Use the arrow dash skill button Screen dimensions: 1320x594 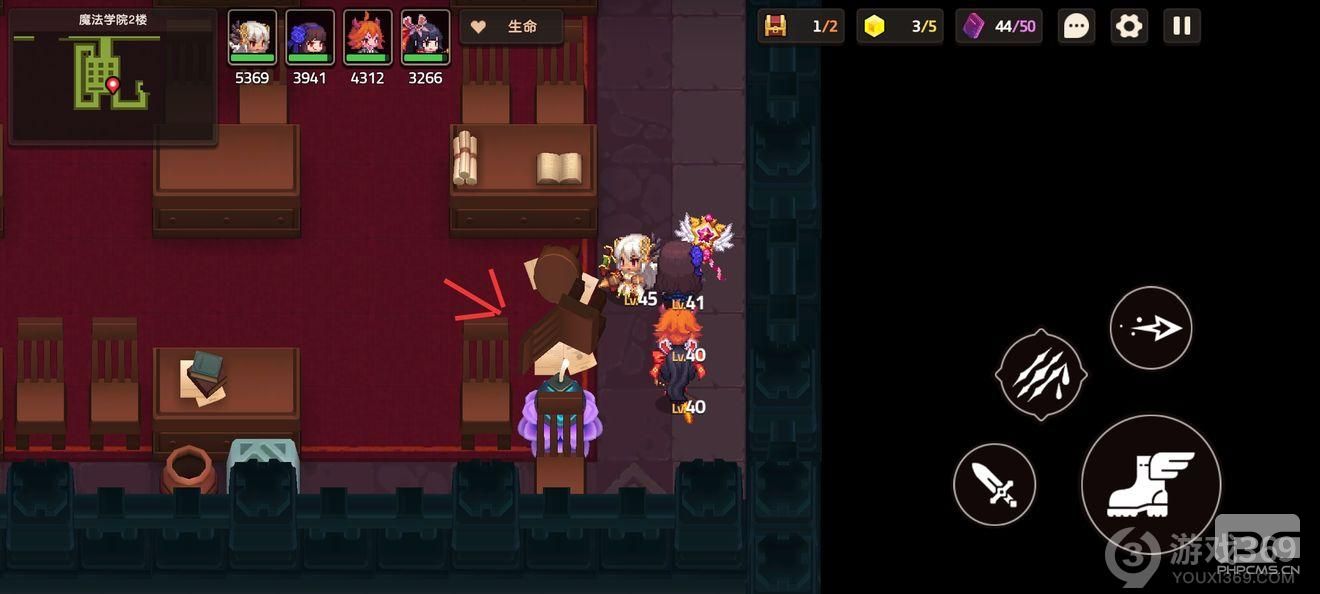point(1151,328)
